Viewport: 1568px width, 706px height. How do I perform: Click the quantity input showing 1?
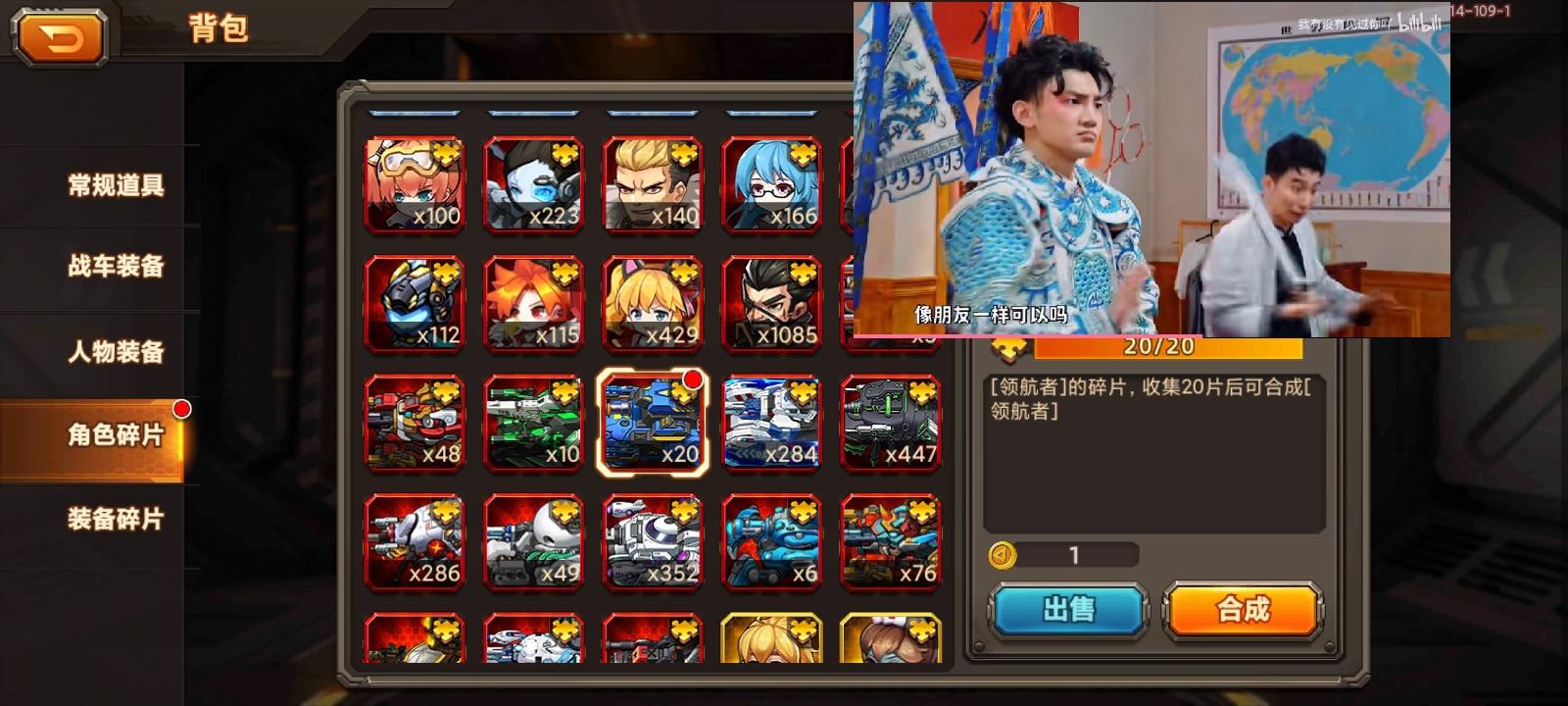tap(1074, 556)
